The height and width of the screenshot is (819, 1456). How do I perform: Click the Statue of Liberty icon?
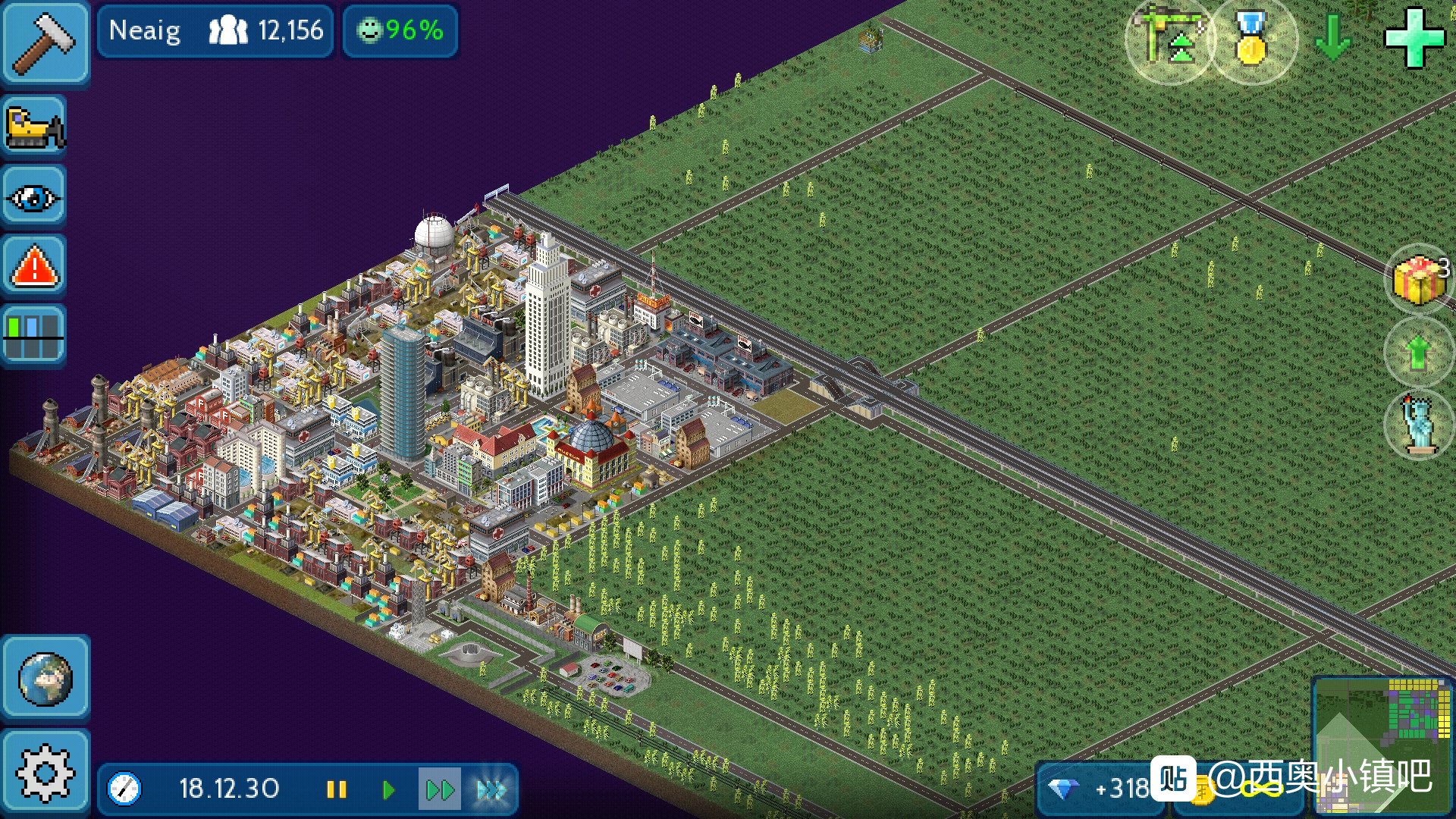[x=1418, y=425]
